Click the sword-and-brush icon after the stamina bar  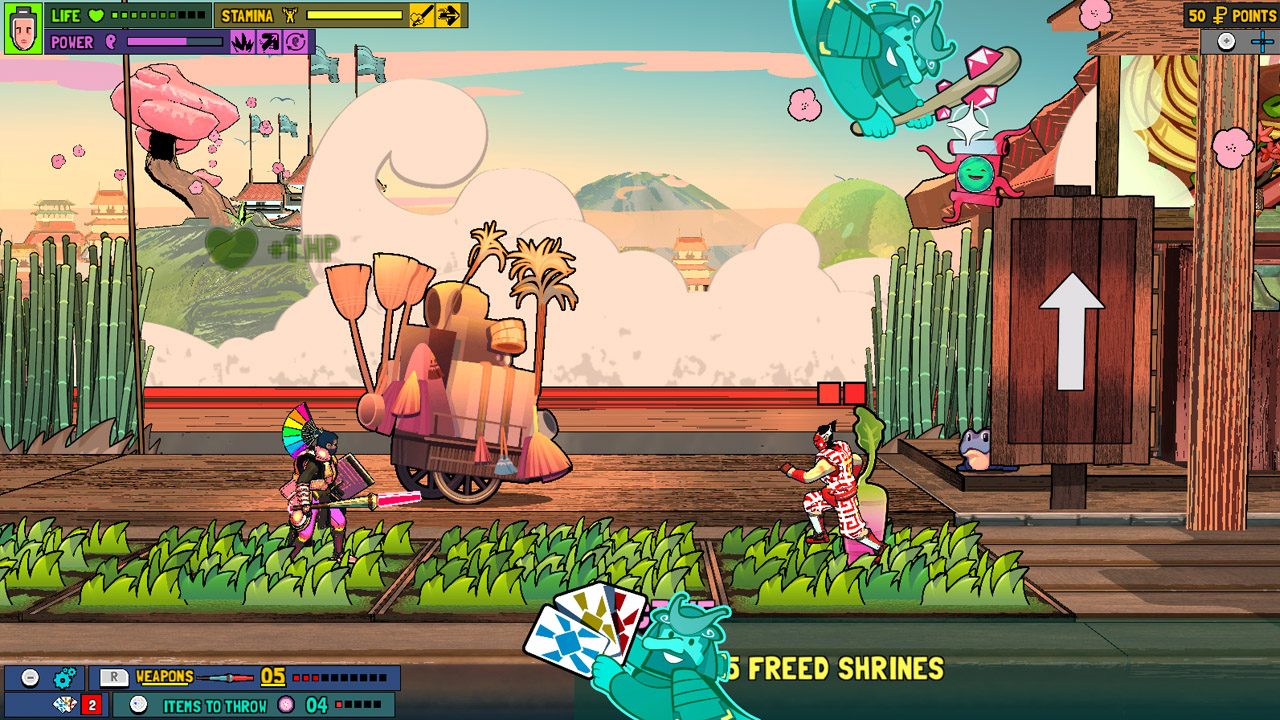[x=421, y=15]
